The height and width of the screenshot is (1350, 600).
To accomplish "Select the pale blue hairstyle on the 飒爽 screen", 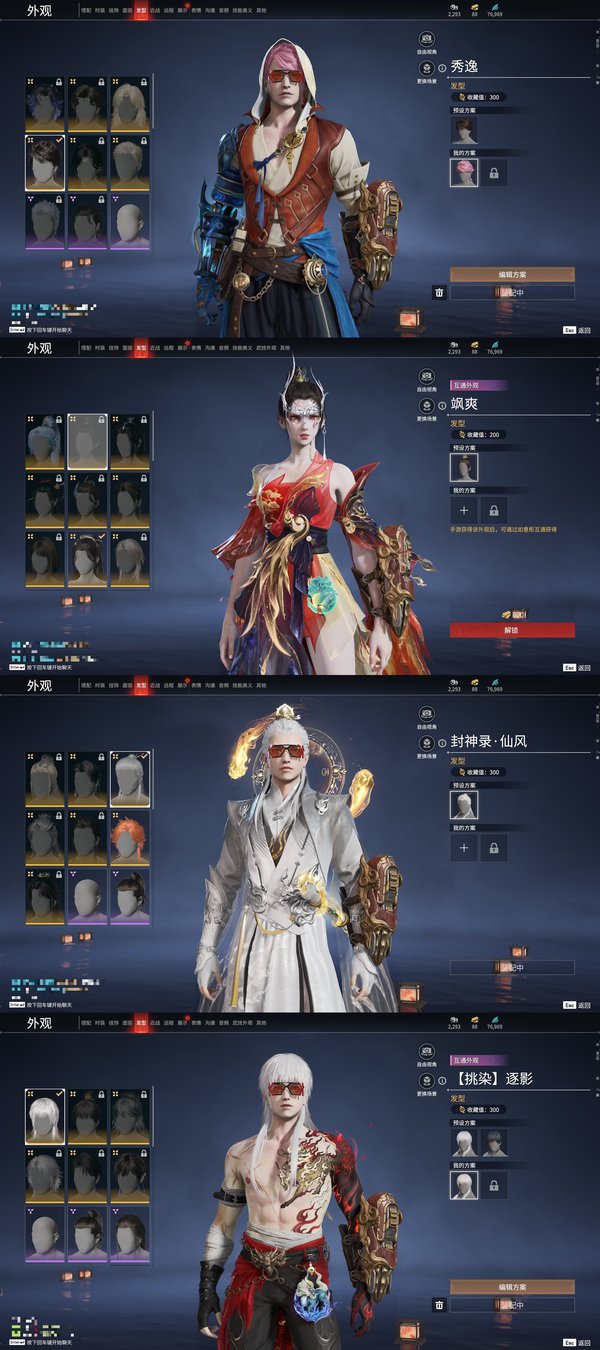I will [x=45, y=441].
